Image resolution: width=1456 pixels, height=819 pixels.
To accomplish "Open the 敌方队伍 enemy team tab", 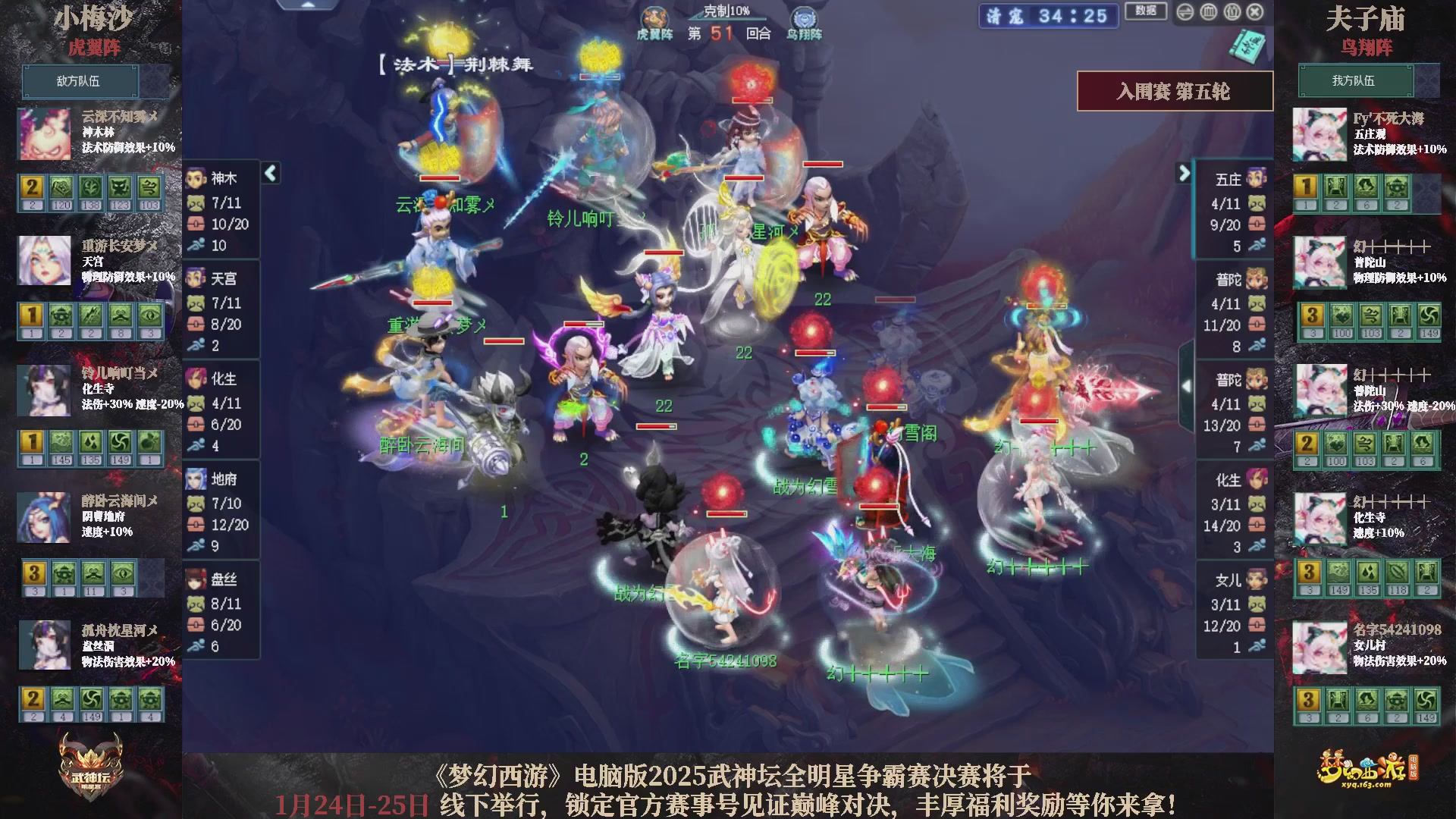I will (x=80, y=81).
